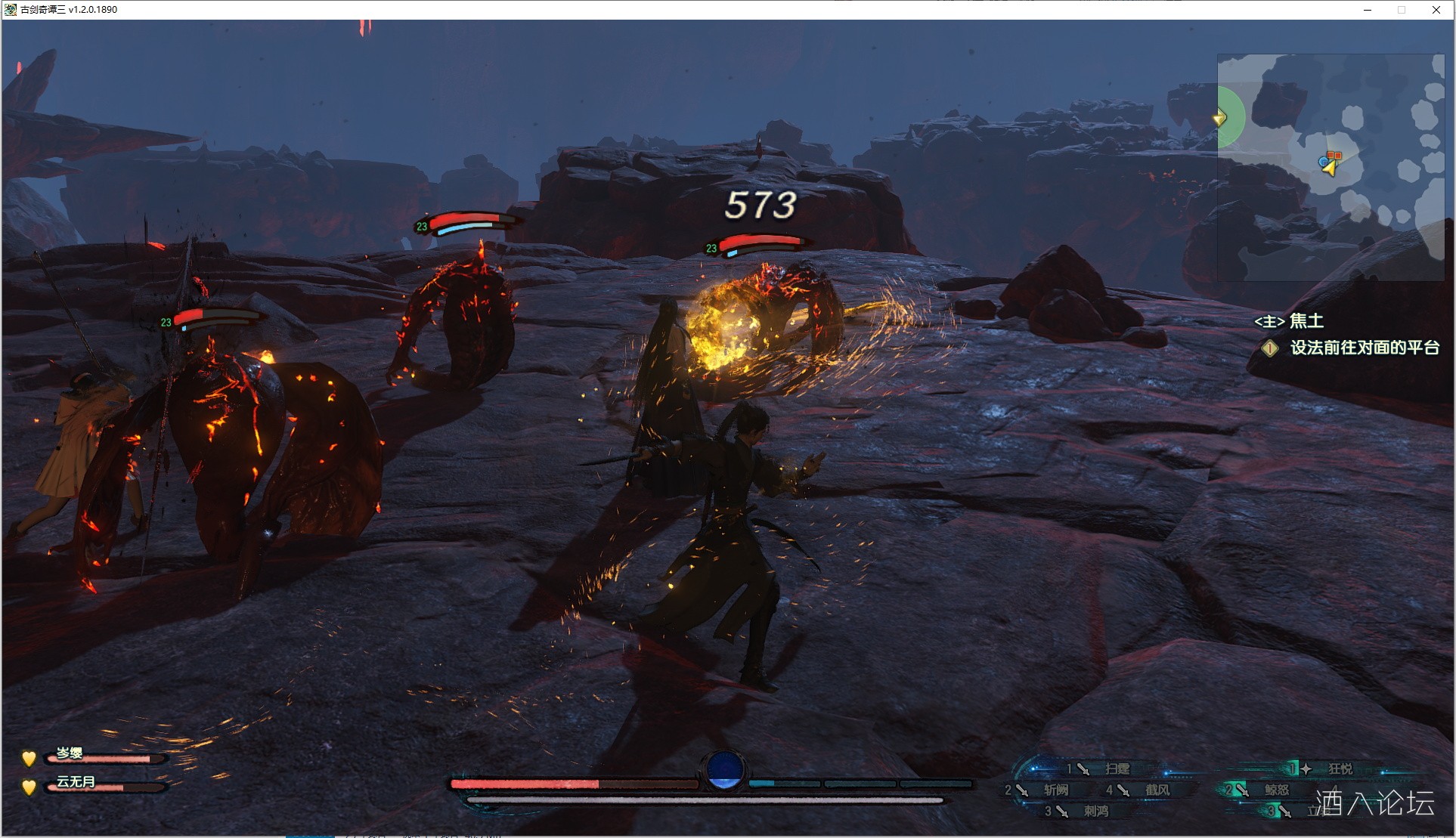Activate the 狂悦 skill
1456x838 pixels.
(1340, 768)
